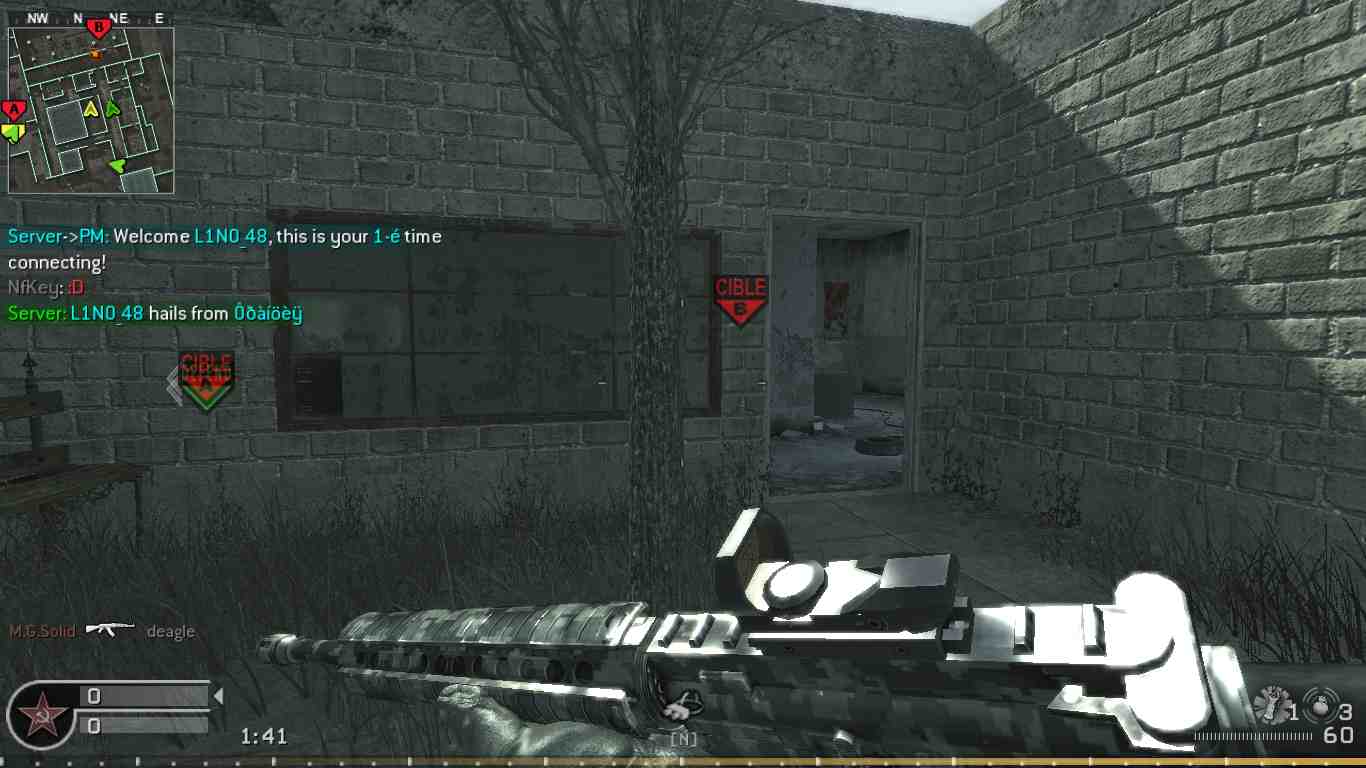
Task: Click the red A marker on the minimap
Action: click(14, 108)
